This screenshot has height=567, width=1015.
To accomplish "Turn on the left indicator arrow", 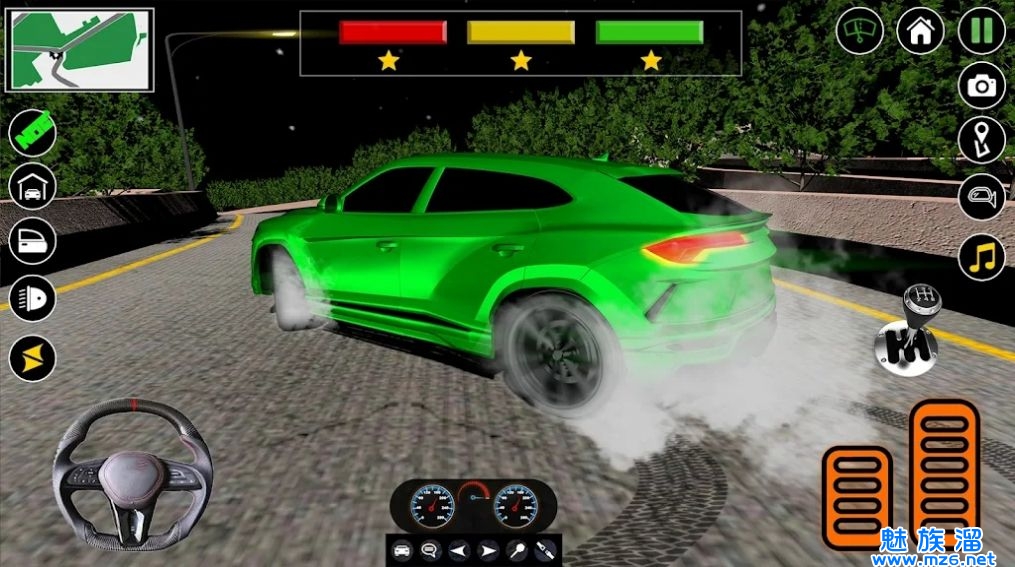I will point(458,550).
